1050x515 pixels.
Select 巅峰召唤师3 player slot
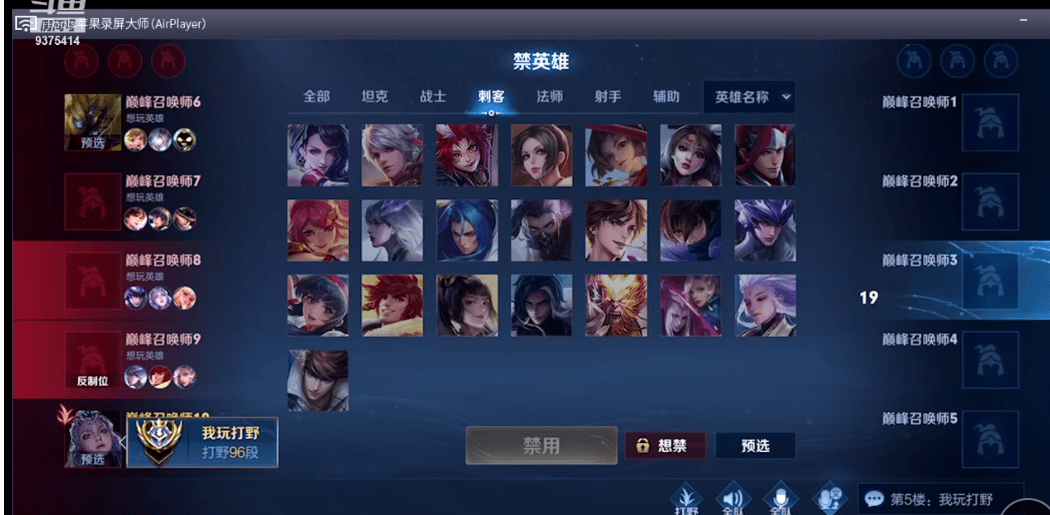coord(950,279)
